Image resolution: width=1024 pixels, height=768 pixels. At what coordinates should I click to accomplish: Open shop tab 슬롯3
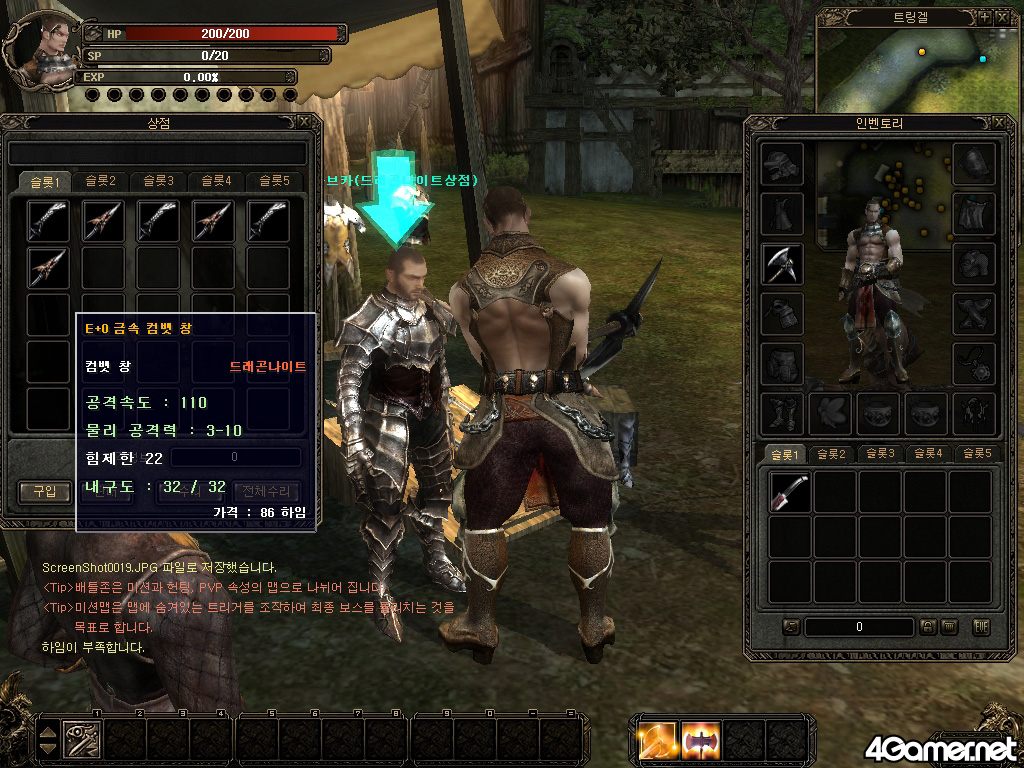[157, 181]
